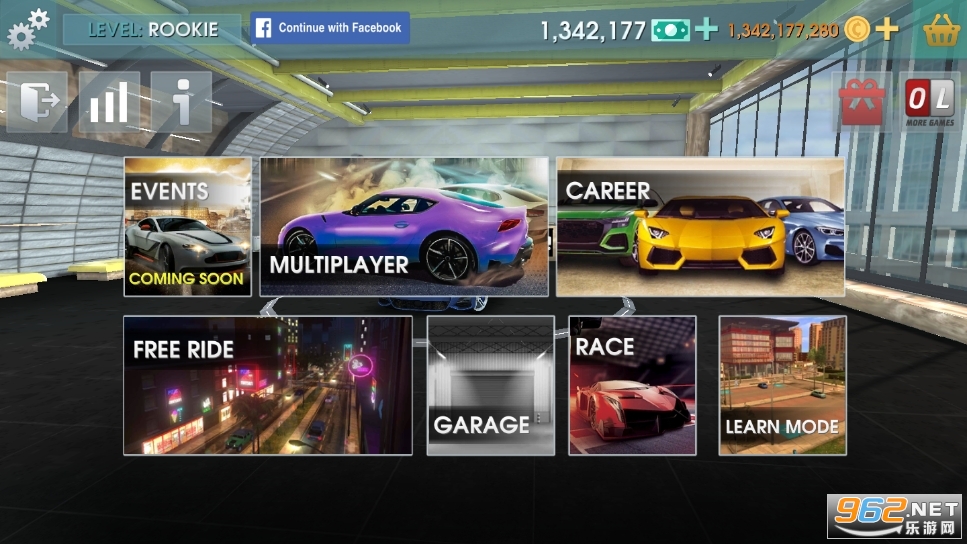The image size is (967, 544).
Task: Enter Multiplayer mode
Action: click(x=404, y=226)
